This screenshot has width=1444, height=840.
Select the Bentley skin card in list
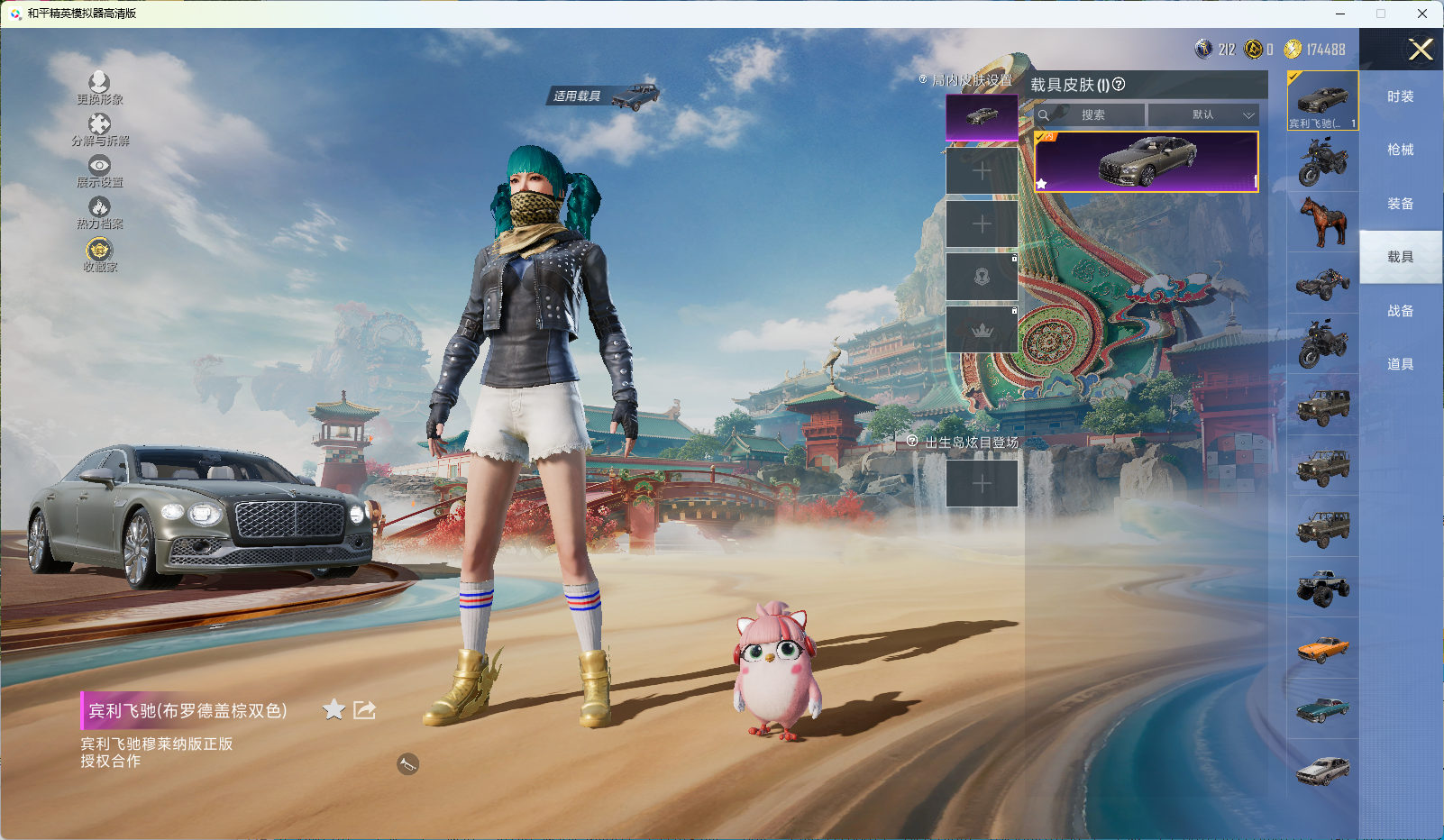pos(1146,162)
